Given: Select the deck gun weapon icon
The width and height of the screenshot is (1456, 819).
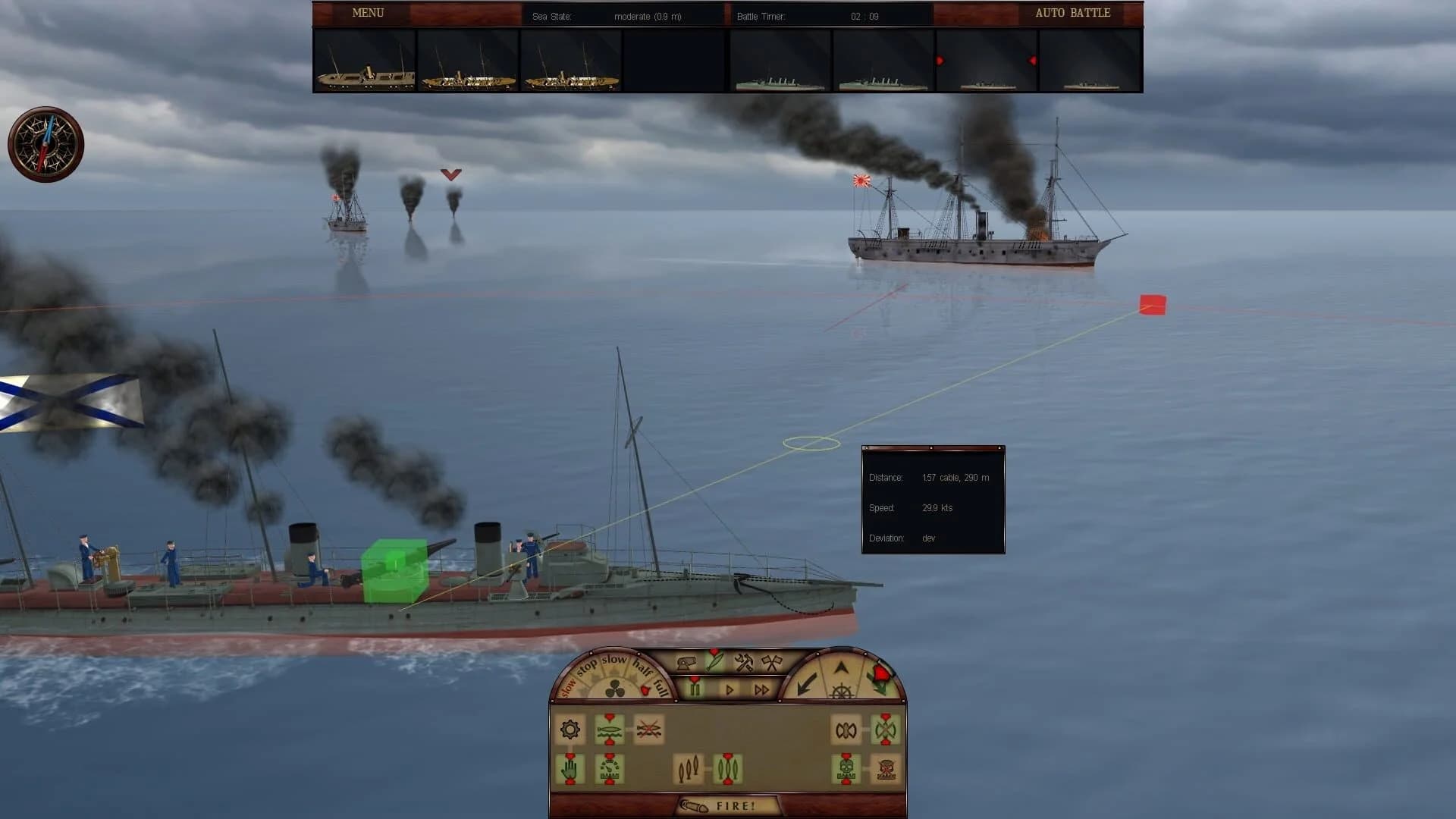Looking at the screenshot, I should pyautogui.click(x=686, y=661).
